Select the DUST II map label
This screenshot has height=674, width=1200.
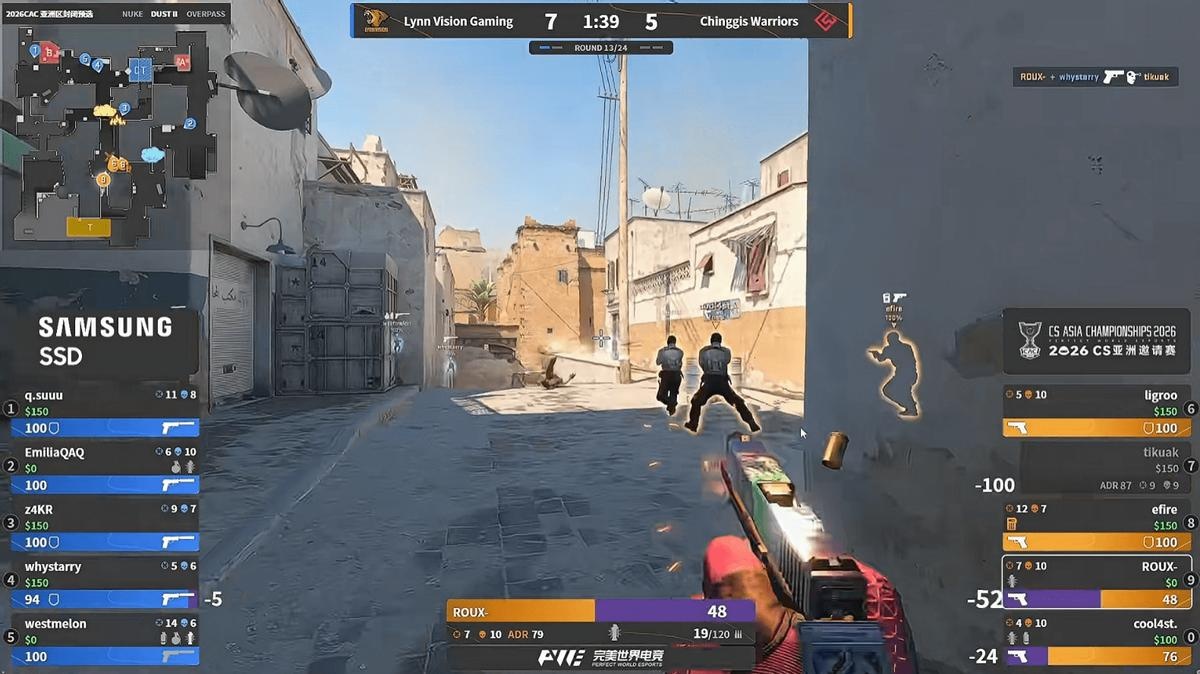pyautogui.click(x=164, y=14)
